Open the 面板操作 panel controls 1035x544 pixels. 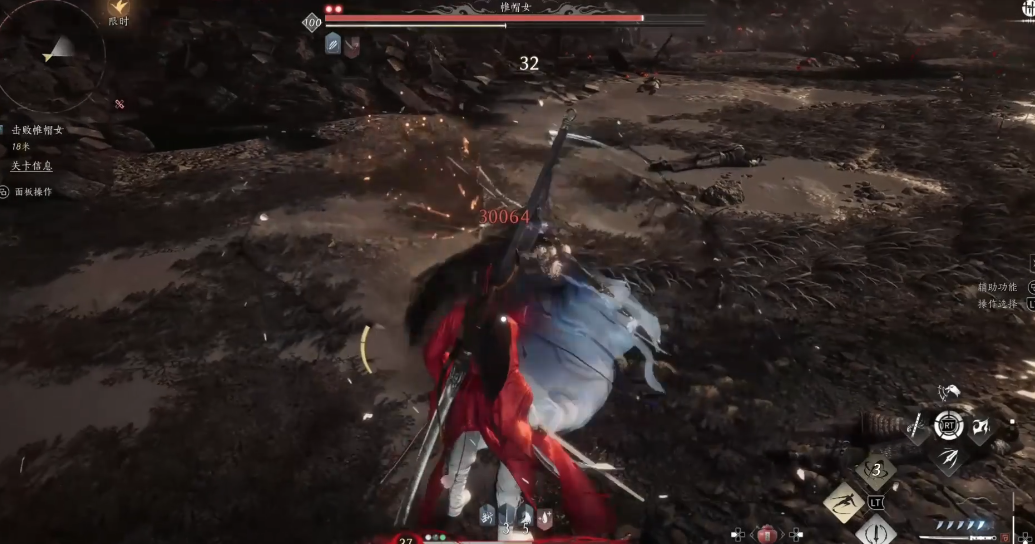32,191
